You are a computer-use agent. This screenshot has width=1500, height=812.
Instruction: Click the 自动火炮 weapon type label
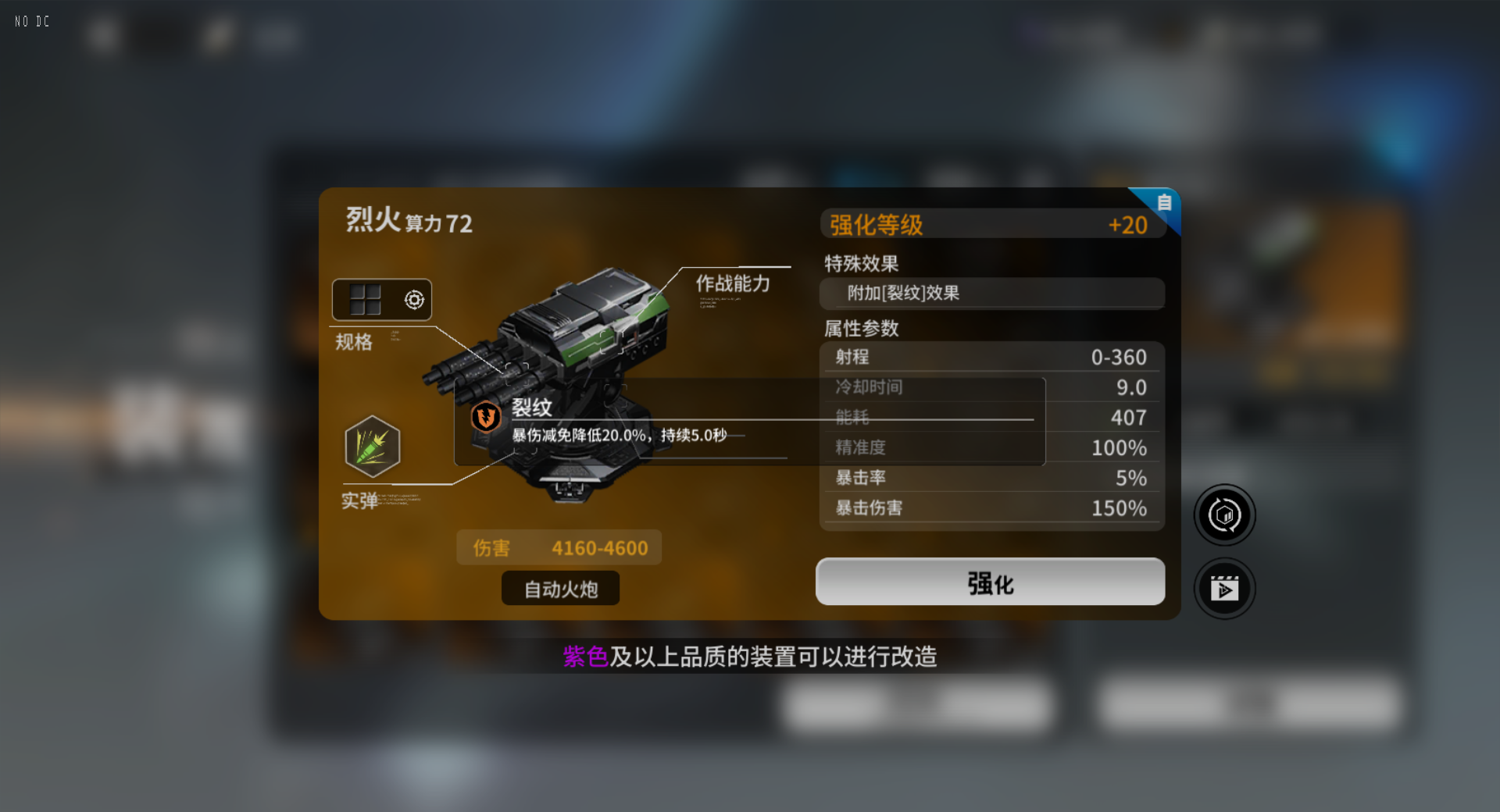[x=559, y=589]
